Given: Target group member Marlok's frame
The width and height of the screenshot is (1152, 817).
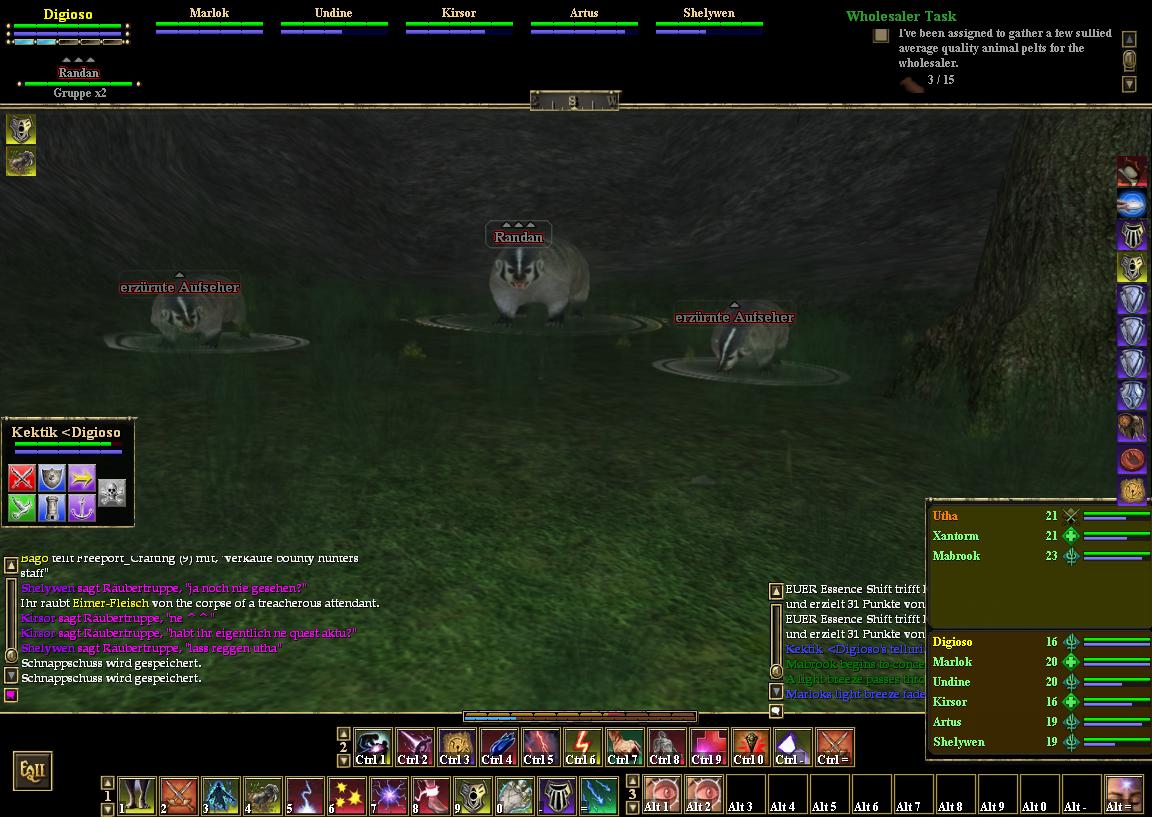Looking at the screenshot, I should [209, 22].
